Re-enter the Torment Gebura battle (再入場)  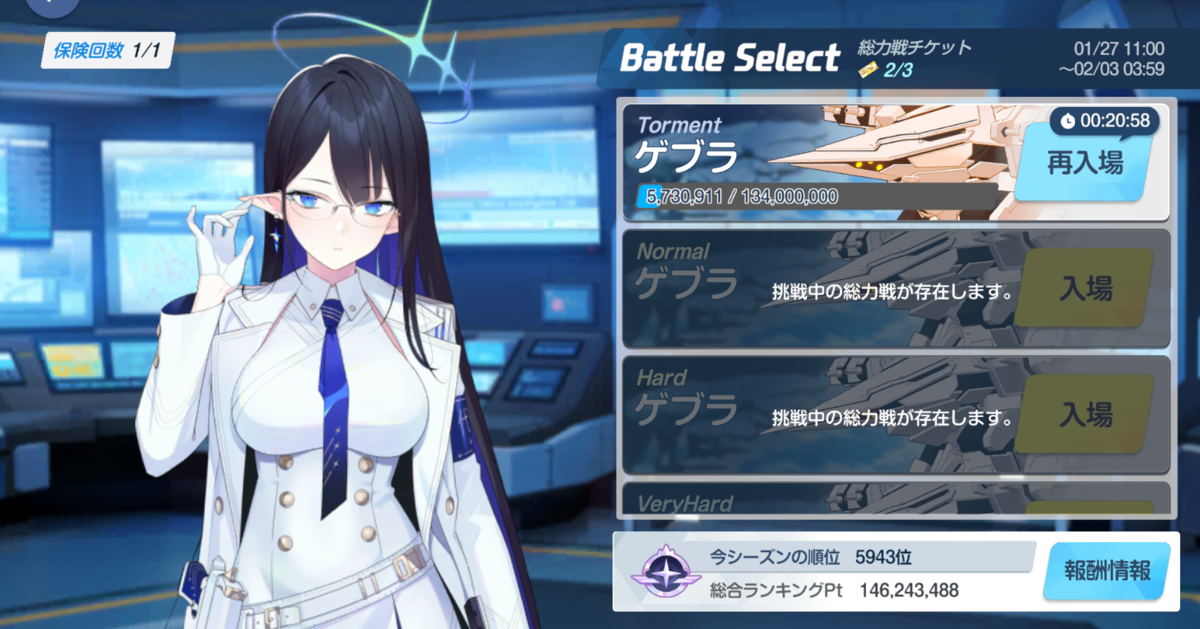pos(1085,164)
